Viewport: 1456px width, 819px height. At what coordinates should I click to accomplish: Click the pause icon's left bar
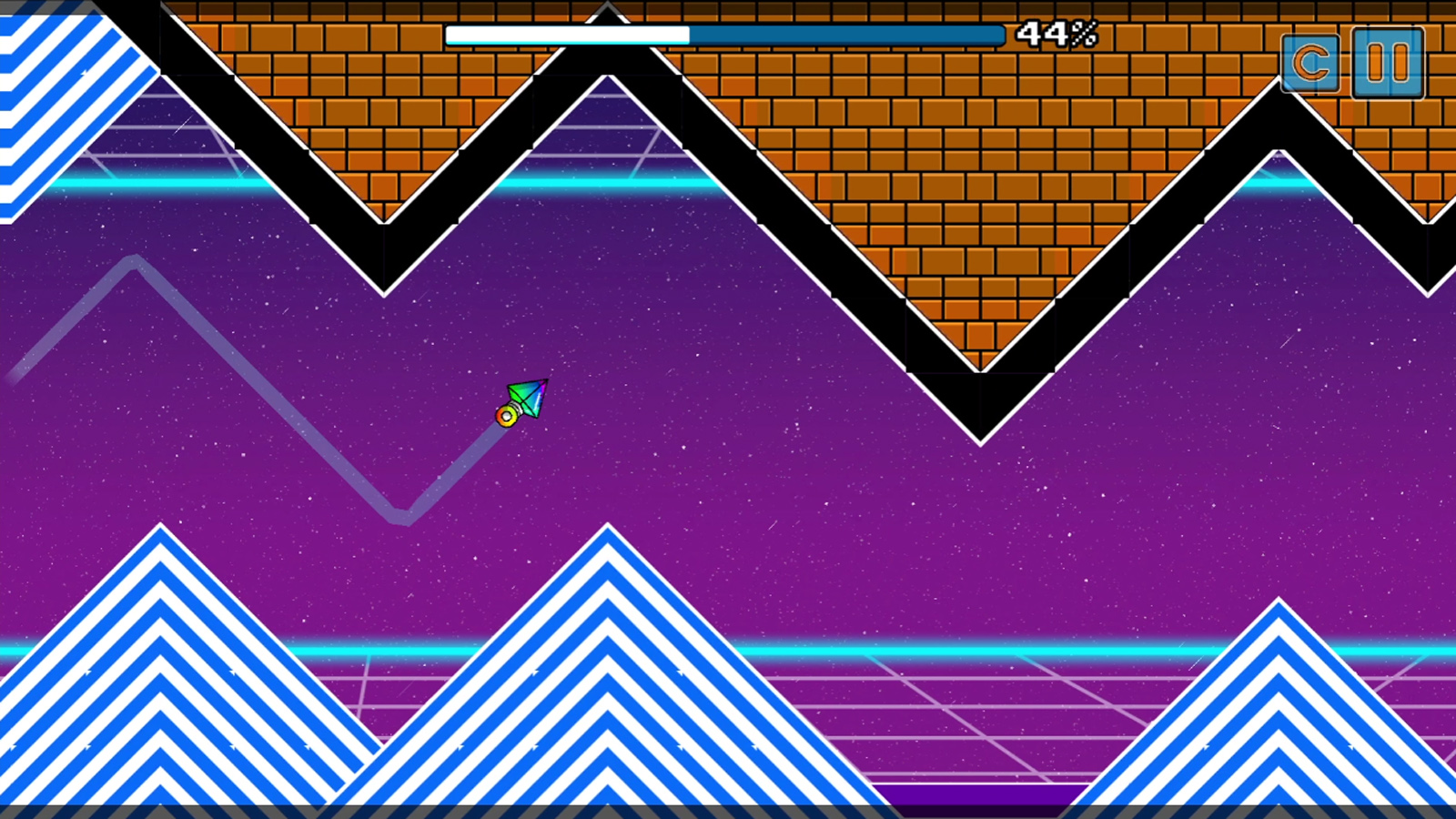click(x=1376, y=65)
